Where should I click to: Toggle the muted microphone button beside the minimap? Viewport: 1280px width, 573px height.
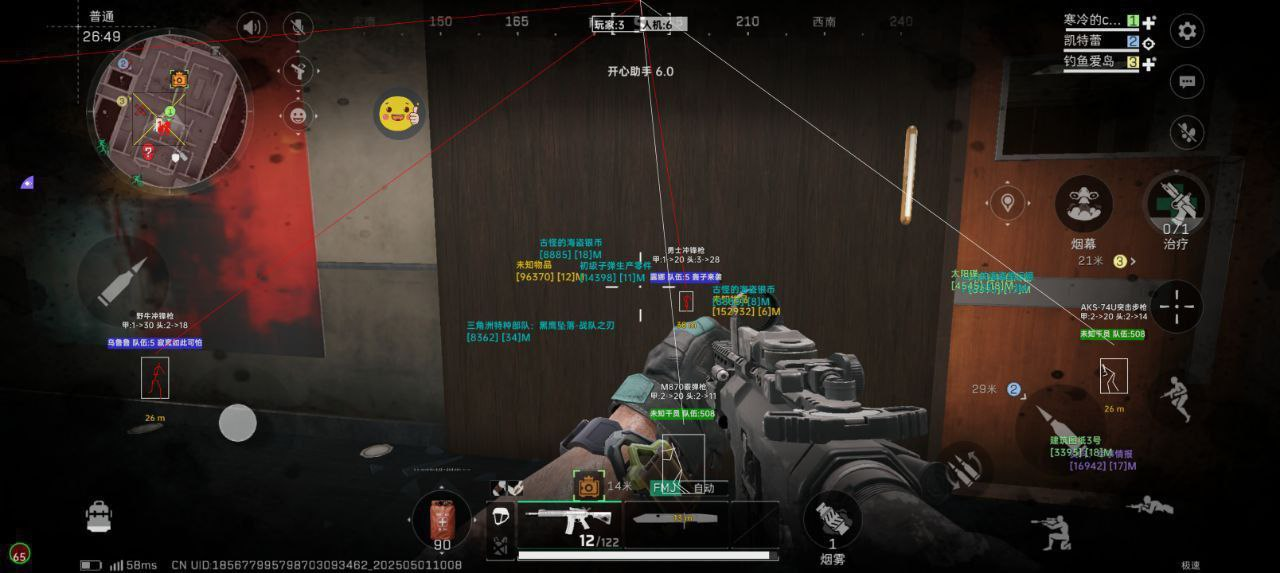(x=297, y=27)
